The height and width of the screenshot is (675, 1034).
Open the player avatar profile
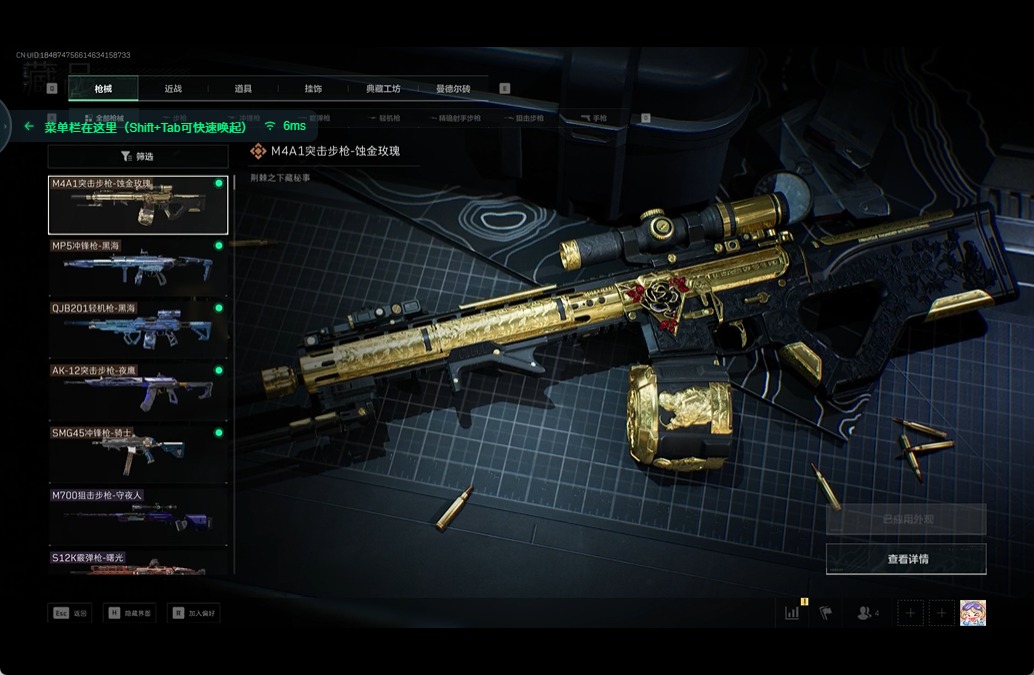click(972, 613)
